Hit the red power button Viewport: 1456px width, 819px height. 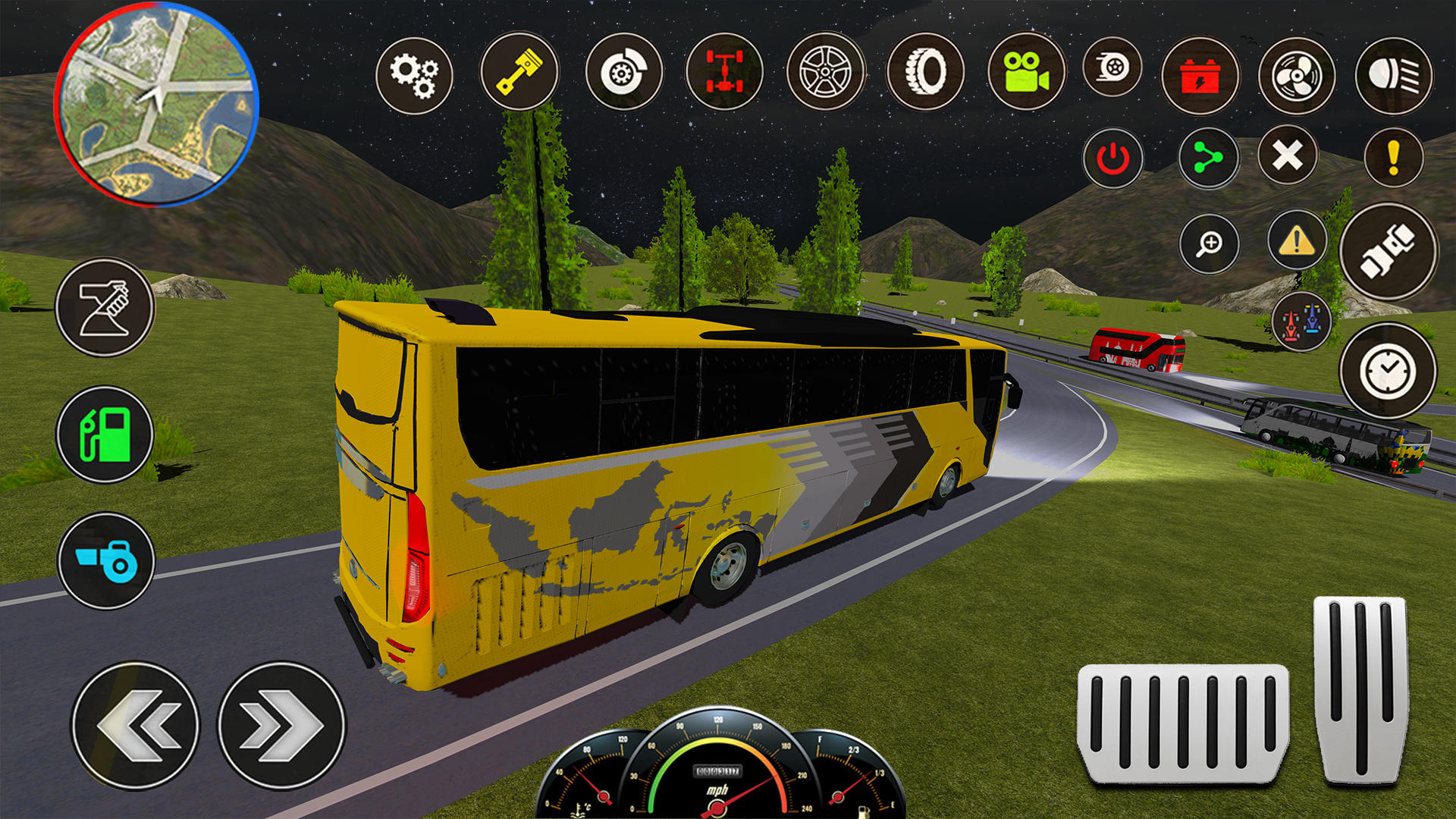coord(1112,158)
